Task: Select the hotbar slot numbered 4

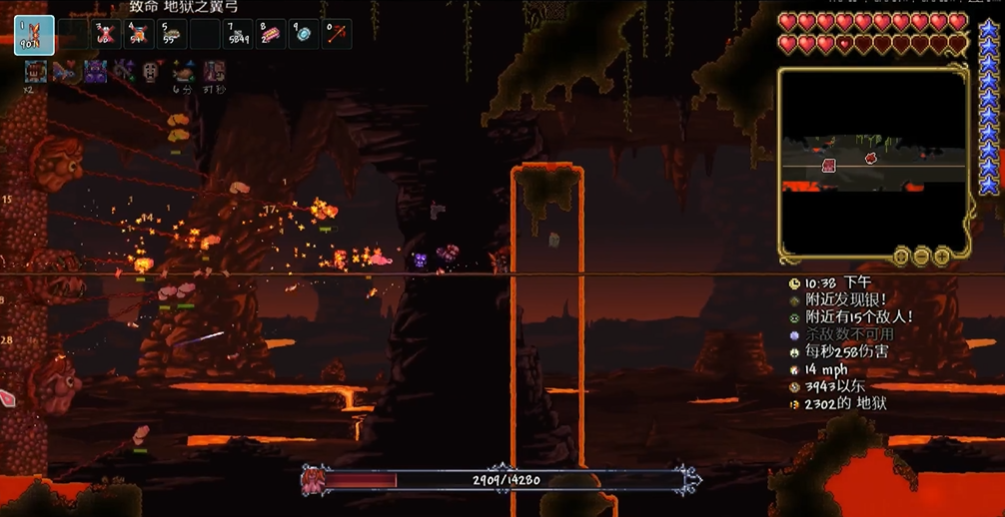Action: pos(139,35)
